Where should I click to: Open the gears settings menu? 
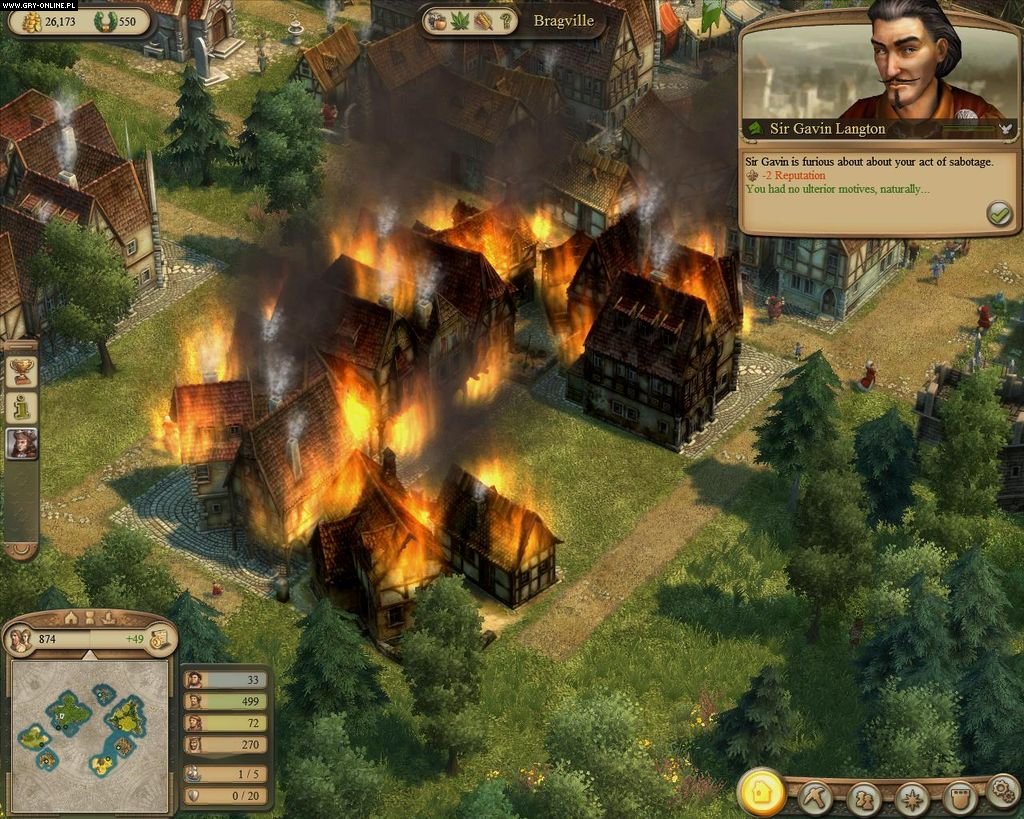click(x=1002, y=792)
